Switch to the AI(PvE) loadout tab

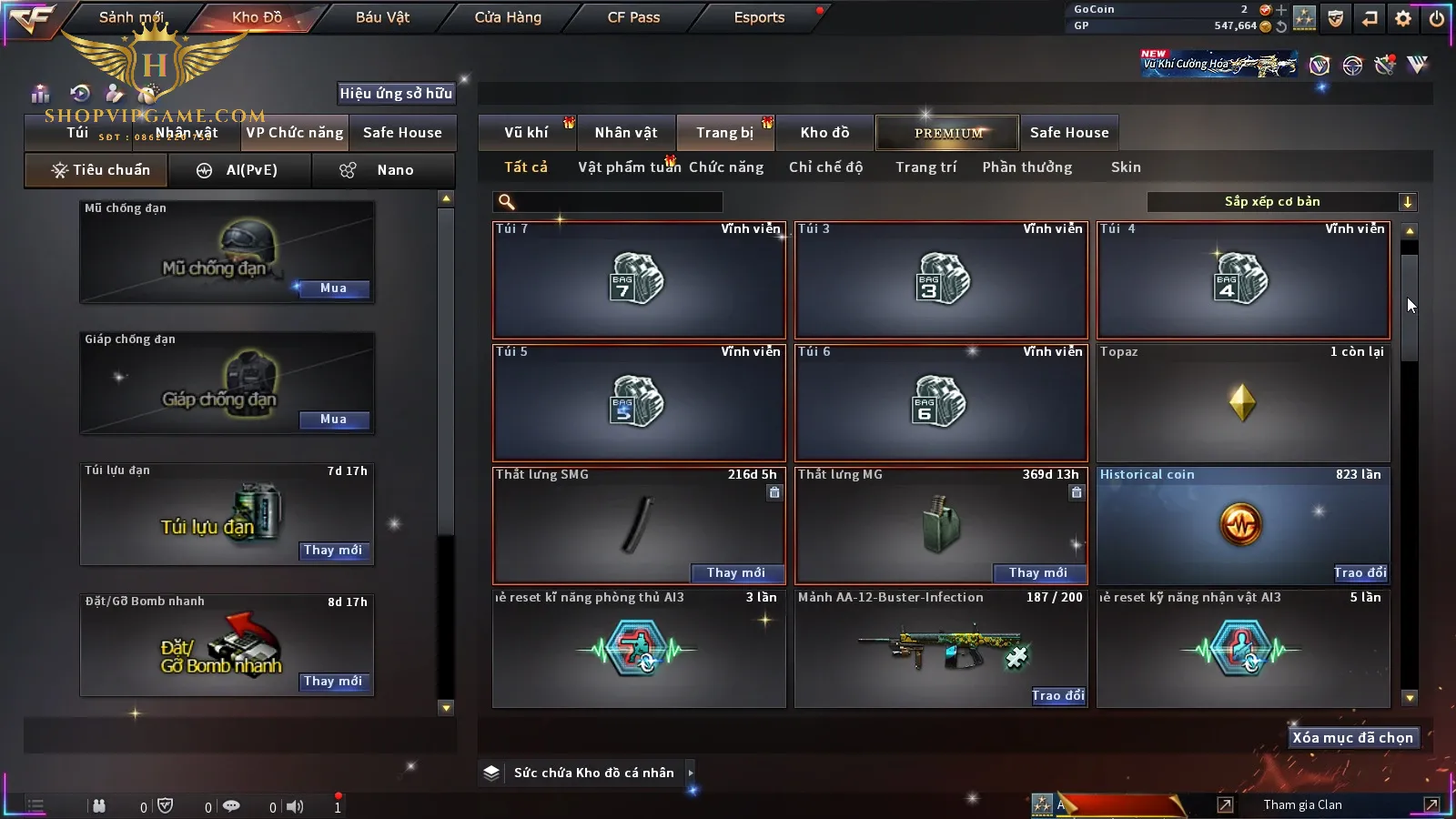pyautogui.click(x=240, y=170)
